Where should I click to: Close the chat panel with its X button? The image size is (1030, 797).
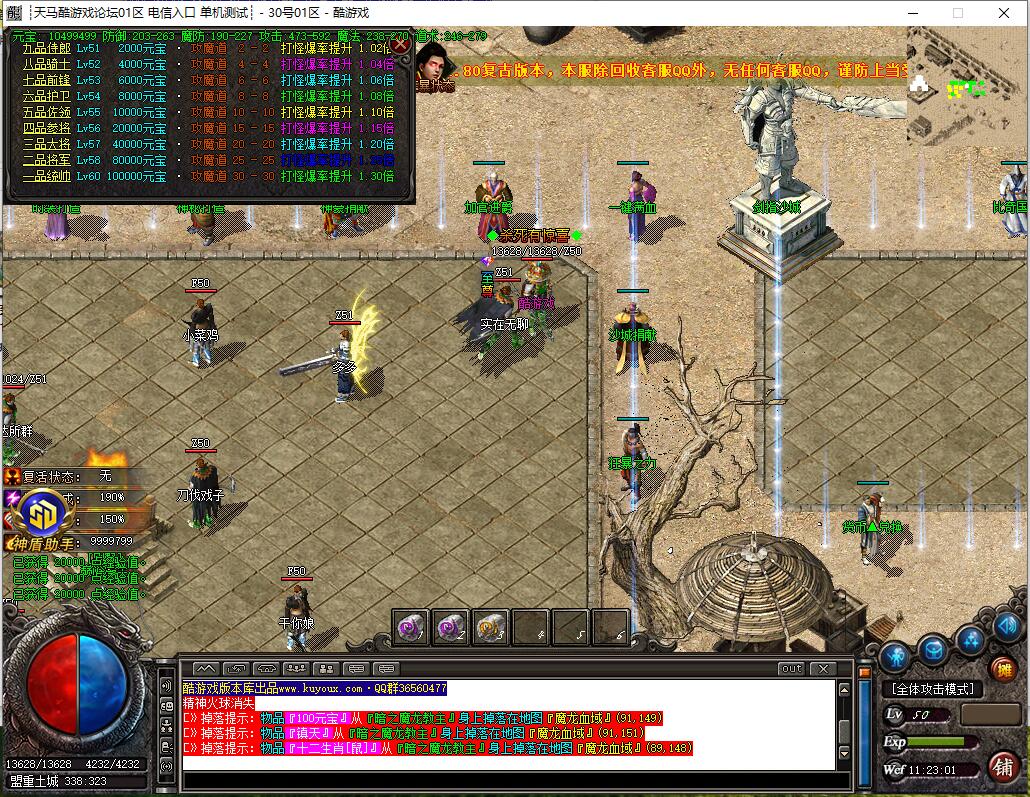point(823,668)
